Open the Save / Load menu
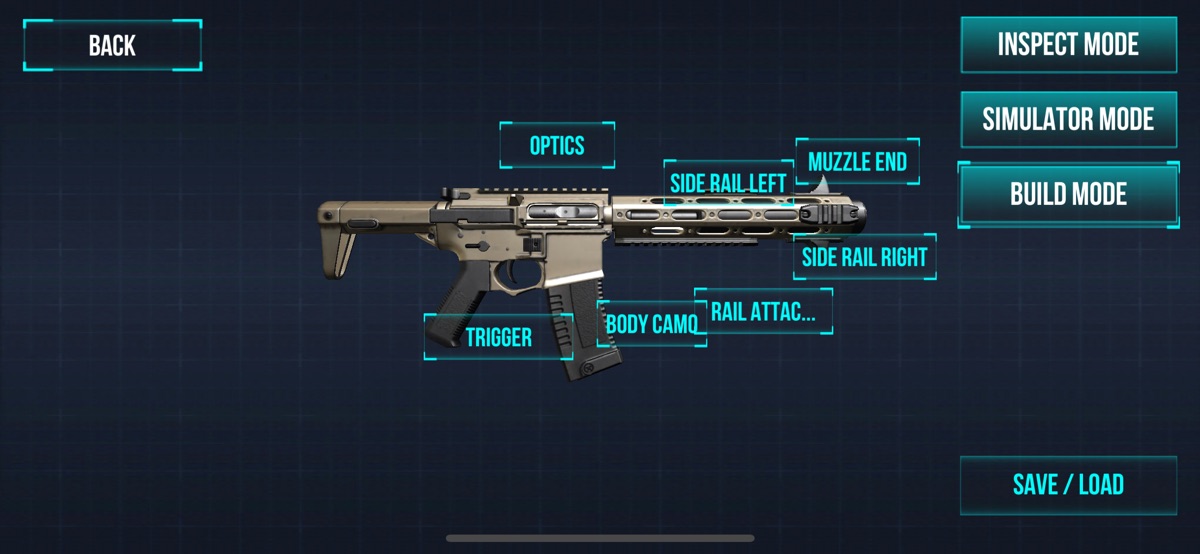 [1068, 485]
